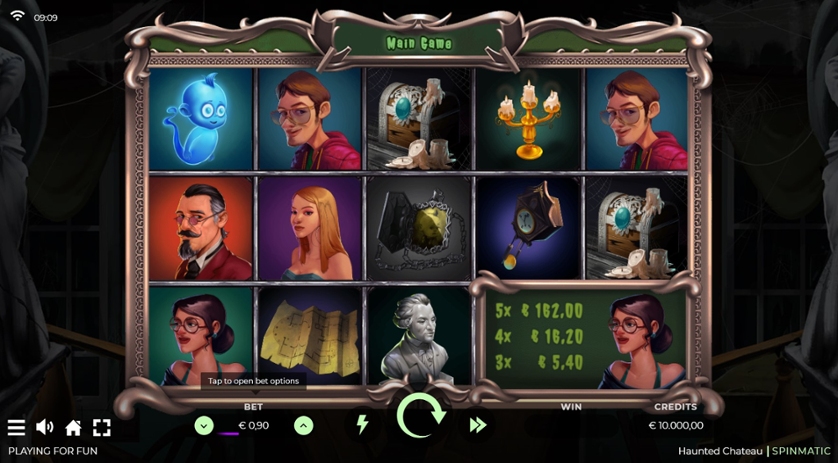Screen dimensions: 838x463
Task: Activate the lightning bolt turbo spin
Action: [362, 424]
